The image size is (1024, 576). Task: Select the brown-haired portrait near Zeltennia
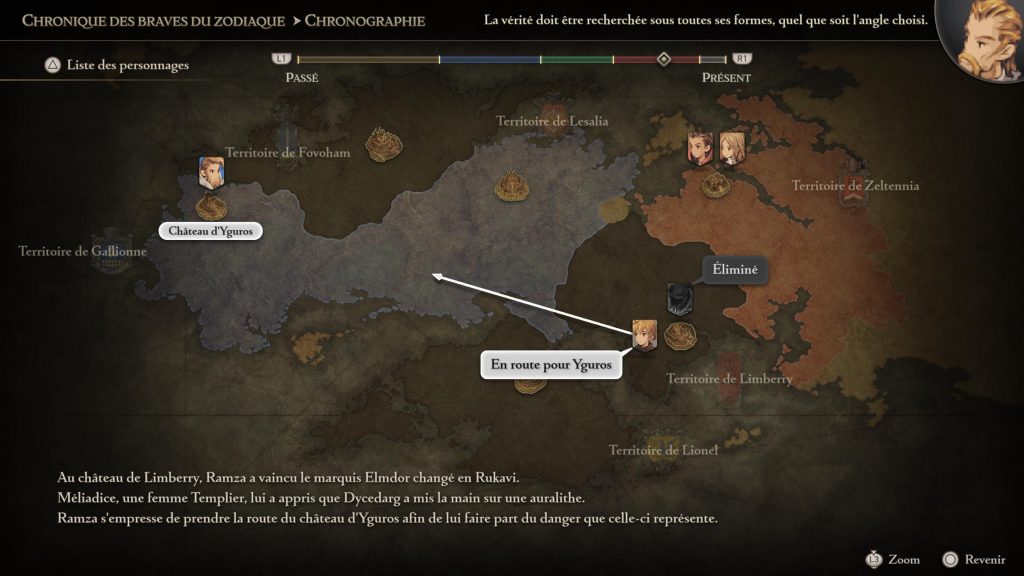[x=700, y=148]
